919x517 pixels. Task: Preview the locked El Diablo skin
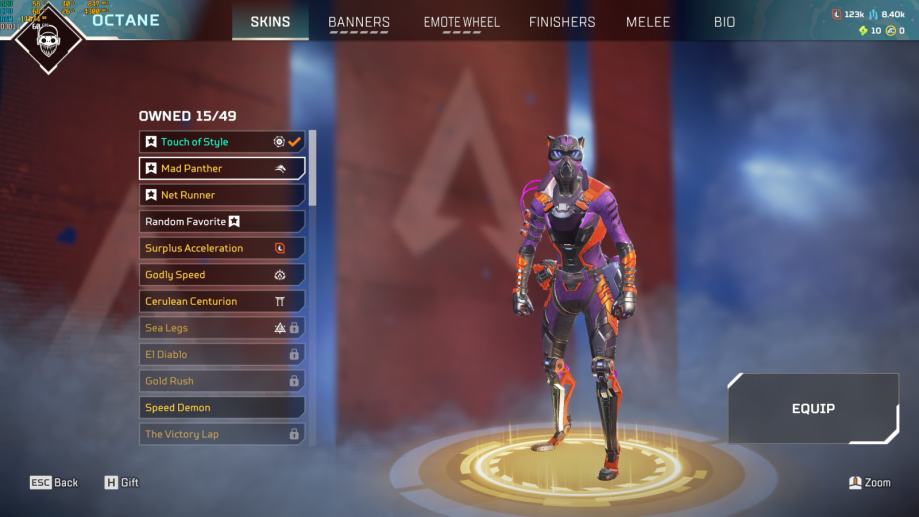(x=221, y=354)
